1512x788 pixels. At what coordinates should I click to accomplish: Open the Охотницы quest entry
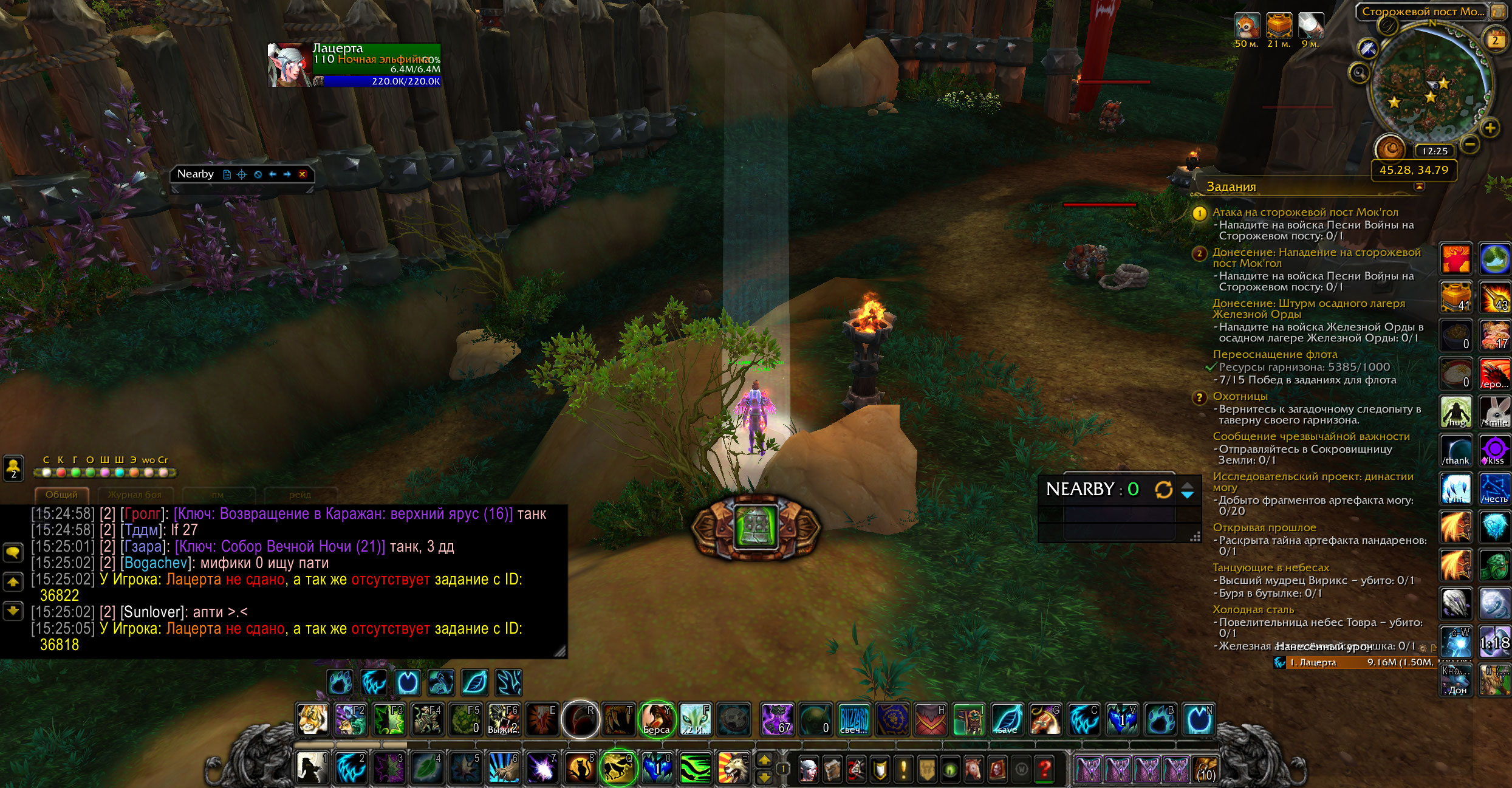coord(1240,396)
